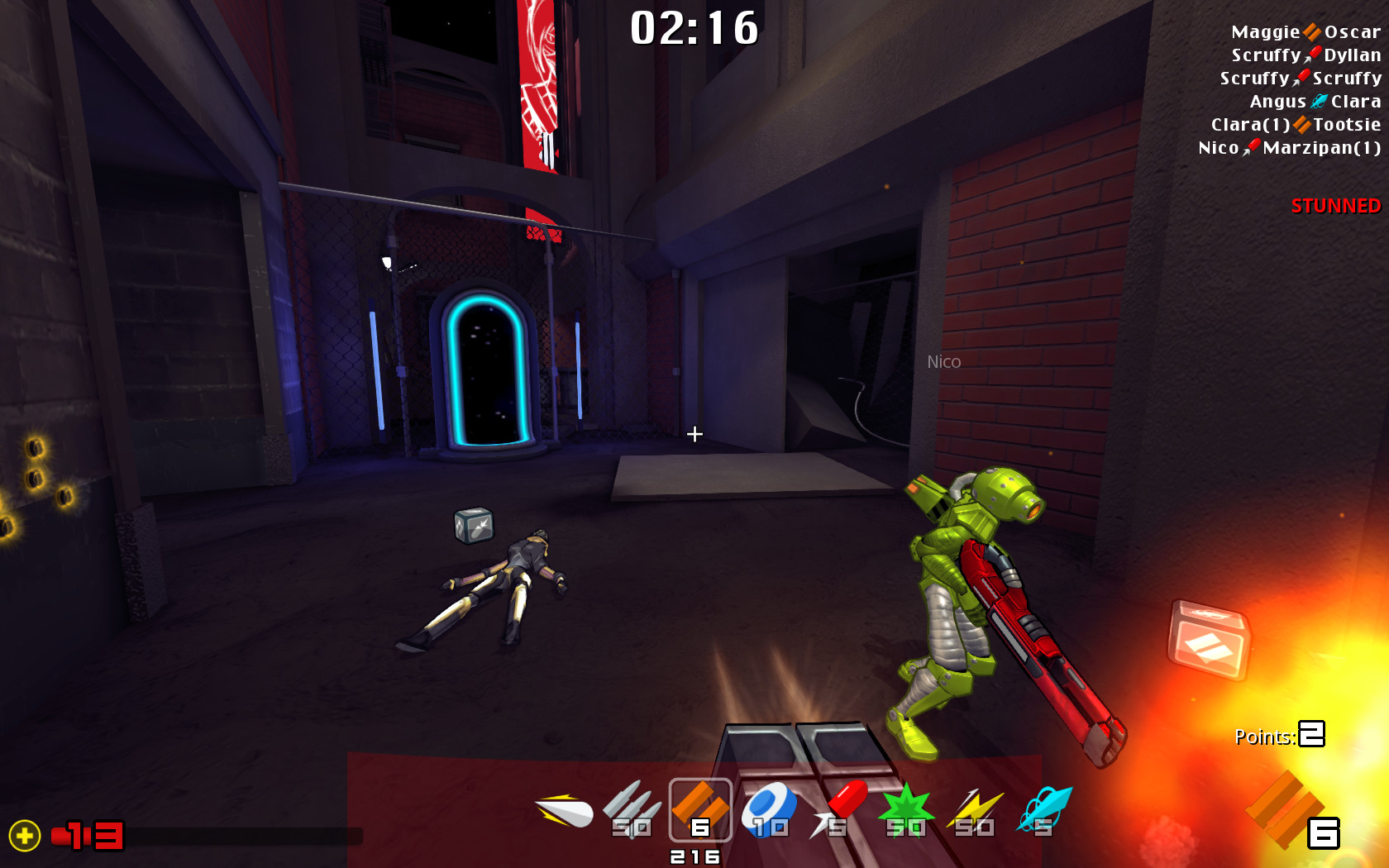Click the Nico player nametag in the scene
The height and width of the screenshot is (868, 1389).
[x=943, y=361]
